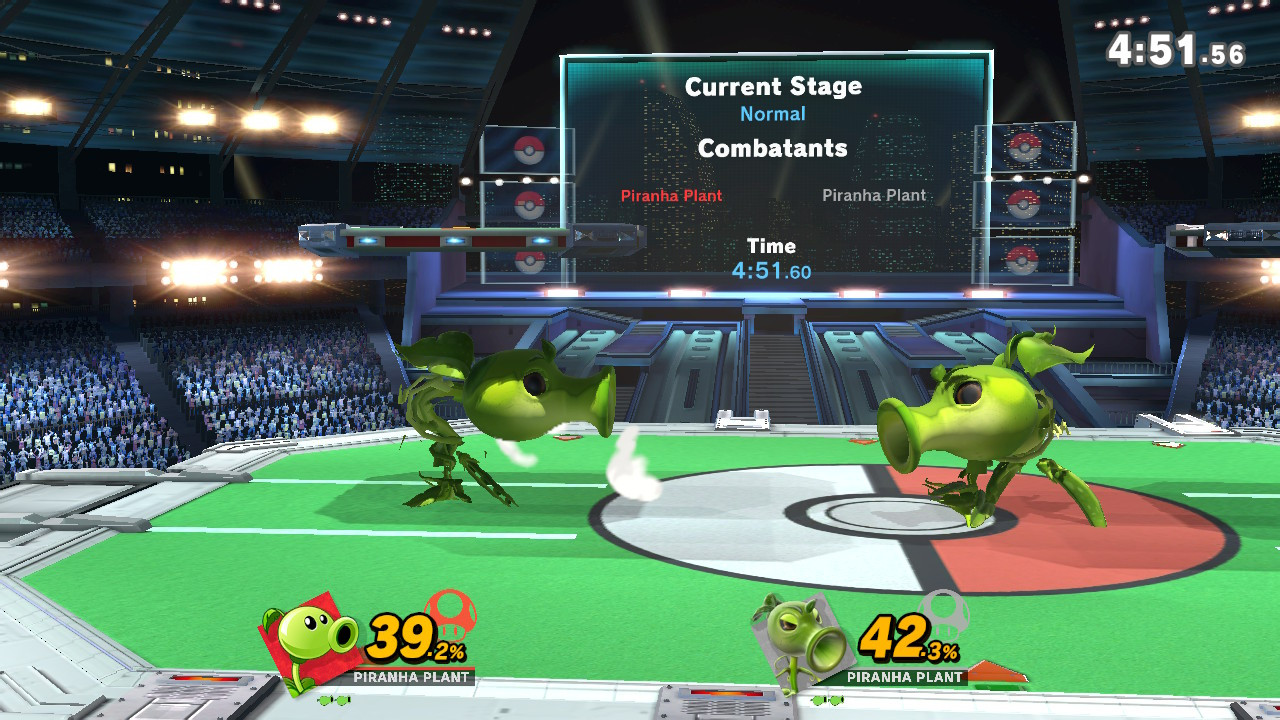
Task: Select the white Piranha Plant combatant name
Action: (874, 195)
